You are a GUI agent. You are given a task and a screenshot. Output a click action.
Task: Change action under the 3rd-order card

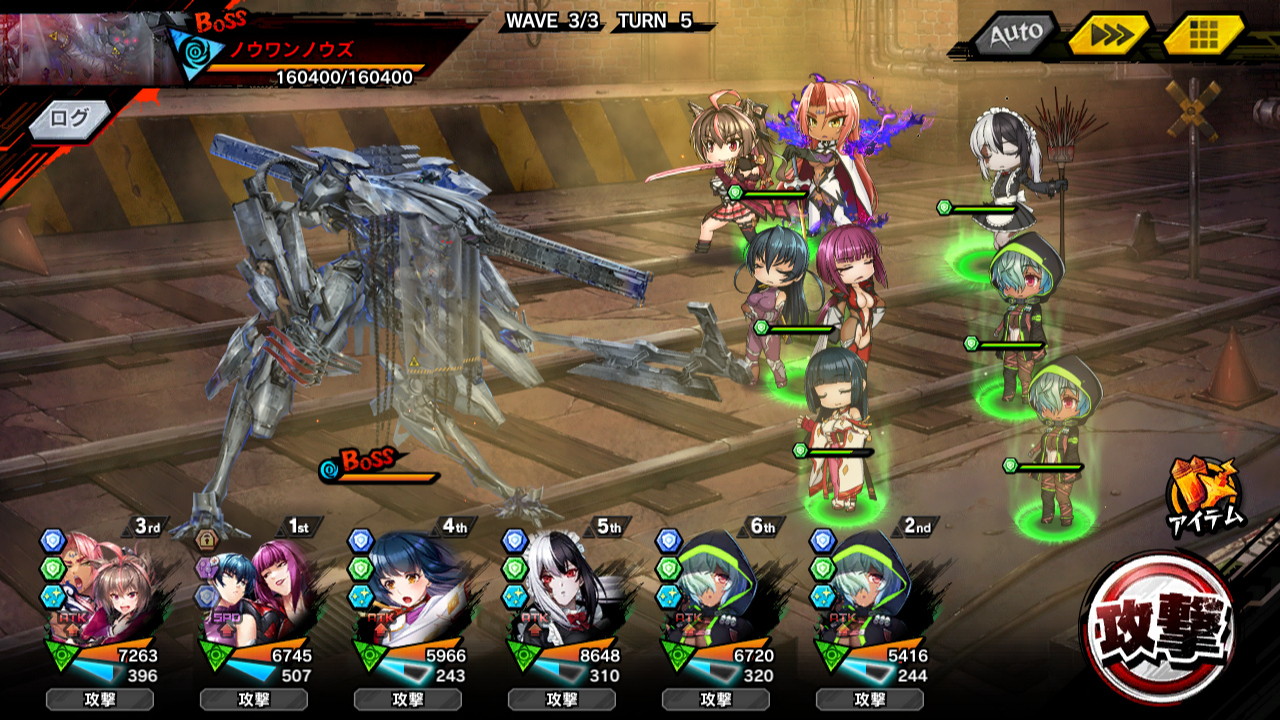(100, 699)
